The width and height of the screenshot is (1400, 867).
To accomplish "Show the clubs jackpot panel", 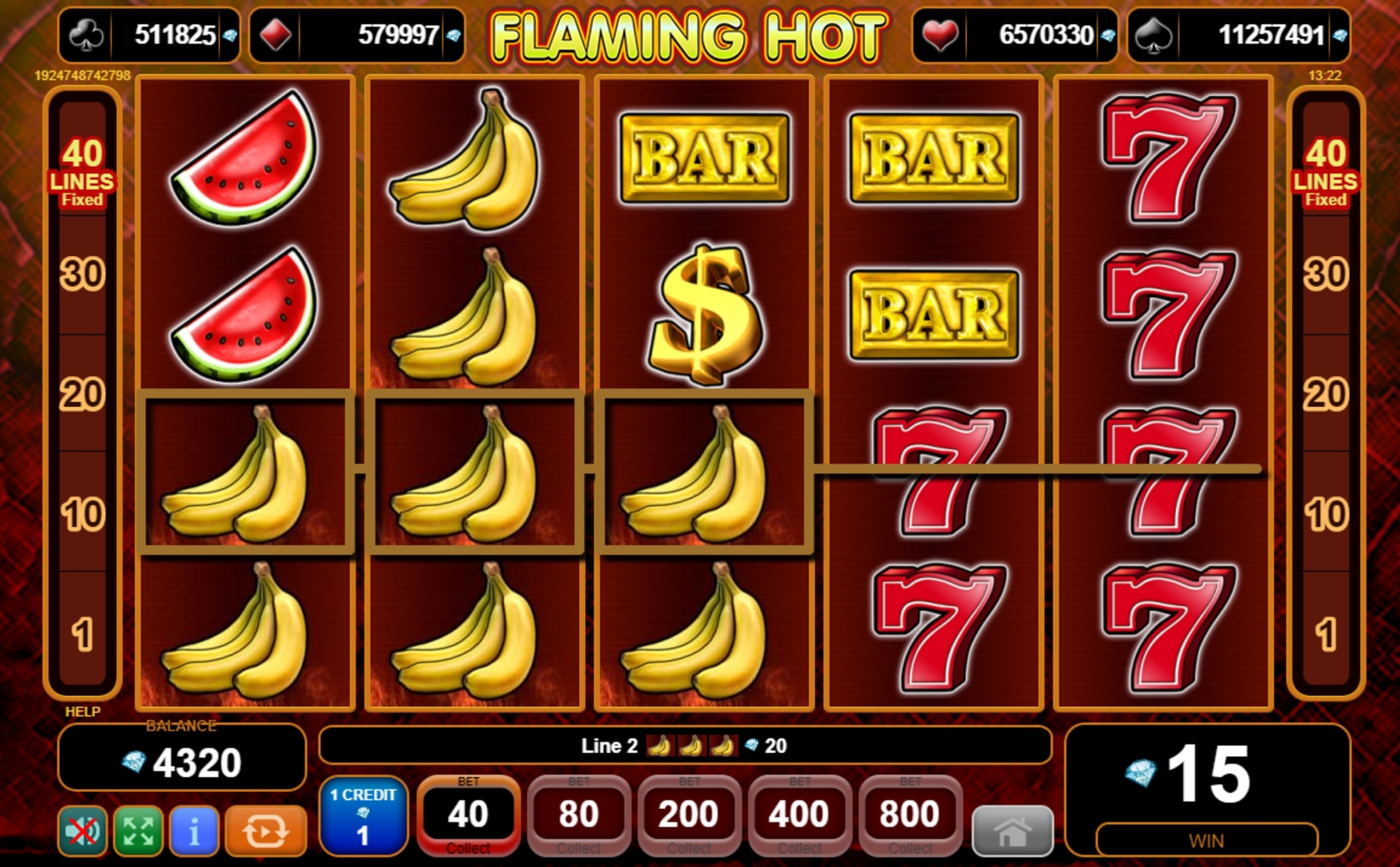I will pyautogui.click(x=149, y=35).
